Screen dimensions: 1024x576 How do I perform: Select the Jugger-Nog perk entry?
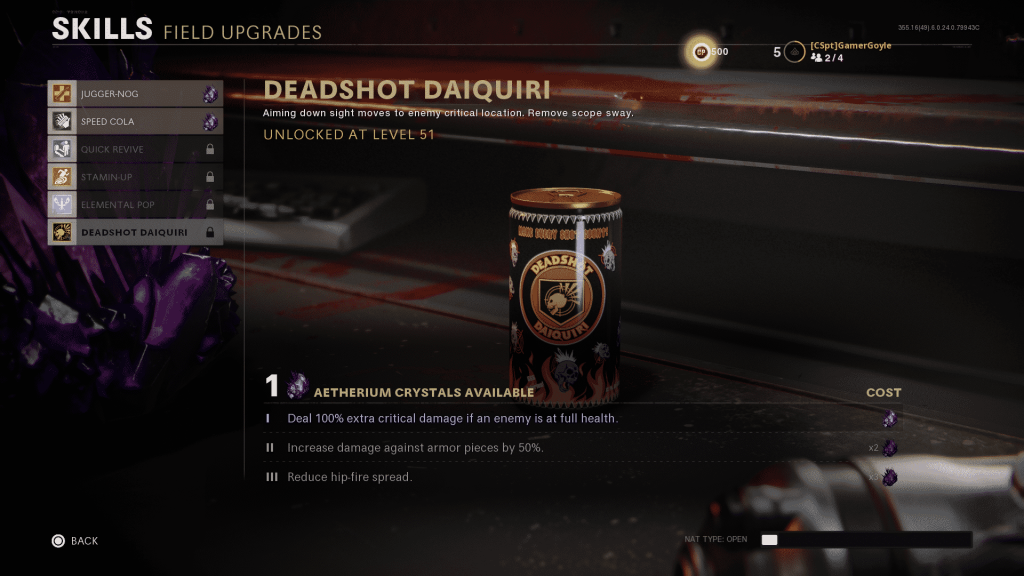coord(134,94)
